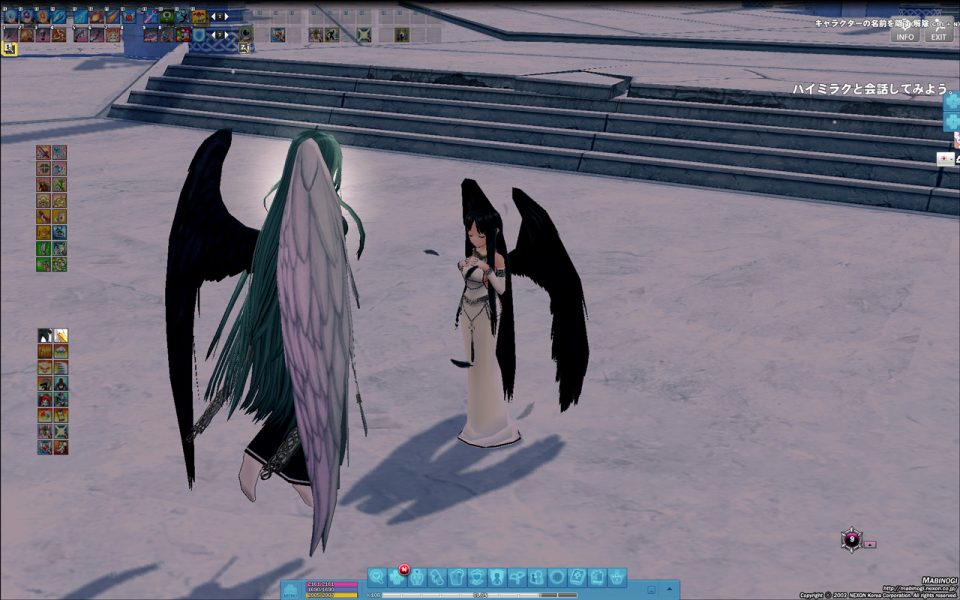Use the red apple-like hotbar skill icon
This screenshot has width=960, height=600.
128,17
